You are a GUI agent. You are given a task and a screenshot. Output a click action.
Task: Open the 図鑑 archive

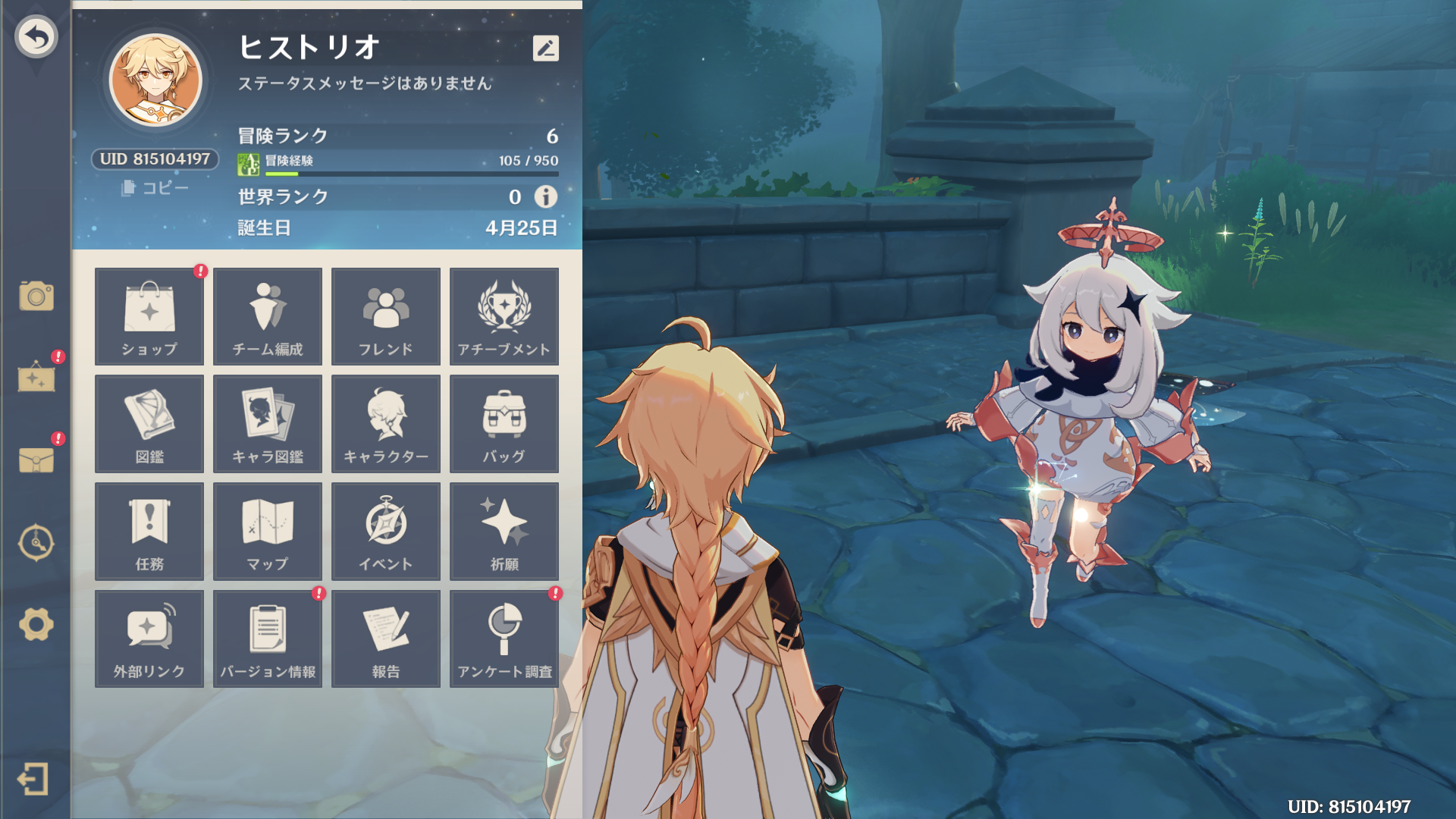(x=149, y=424)
